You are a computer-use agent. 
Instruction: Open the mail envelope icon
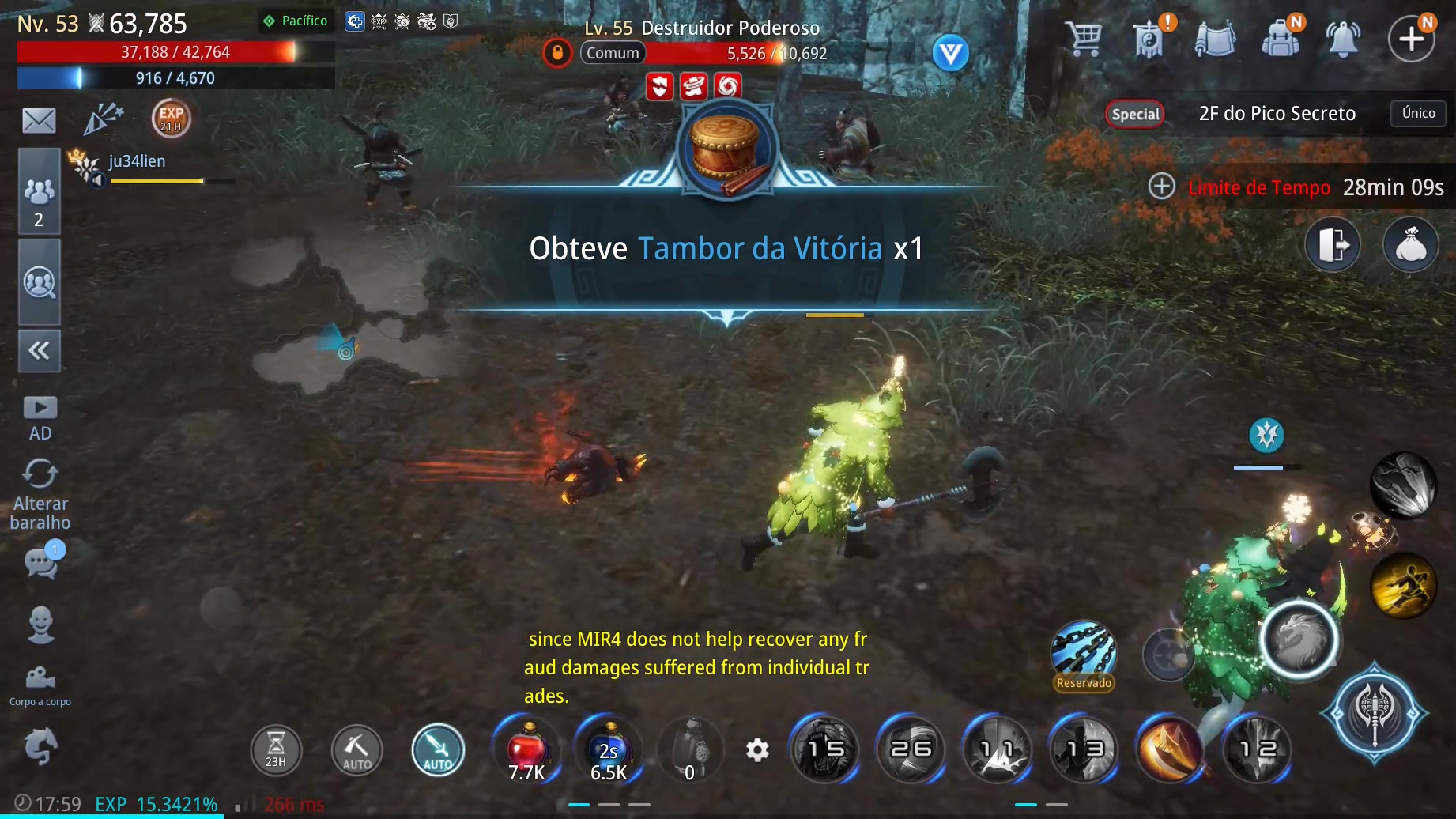click(x=39, y=120)
